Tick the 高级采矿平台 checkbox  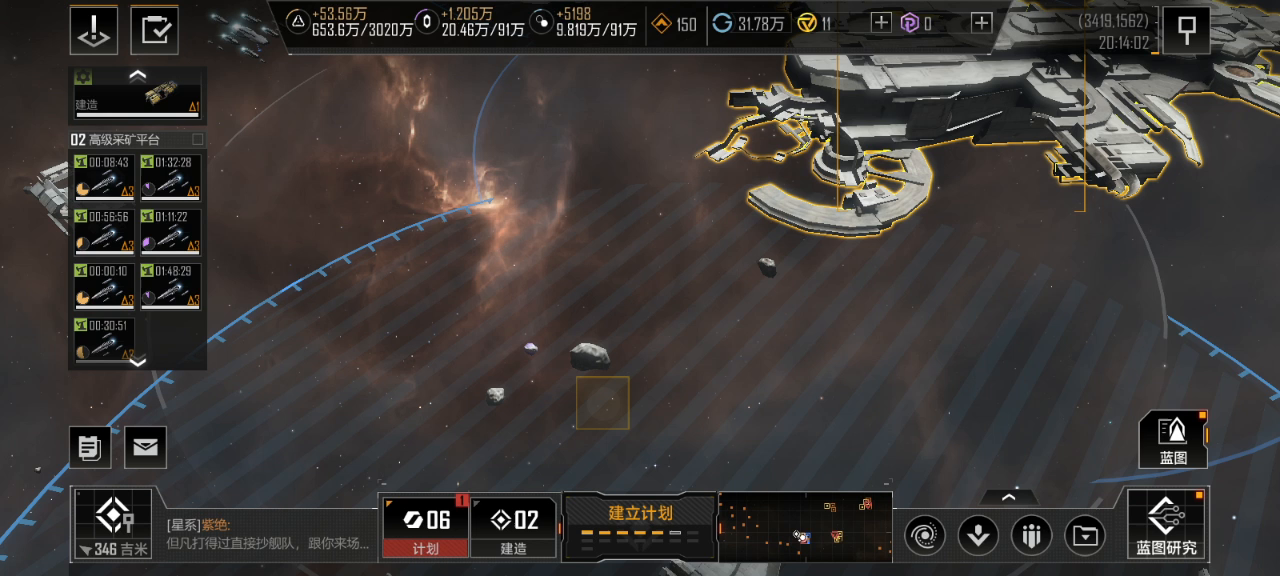(x=197, y=140)
